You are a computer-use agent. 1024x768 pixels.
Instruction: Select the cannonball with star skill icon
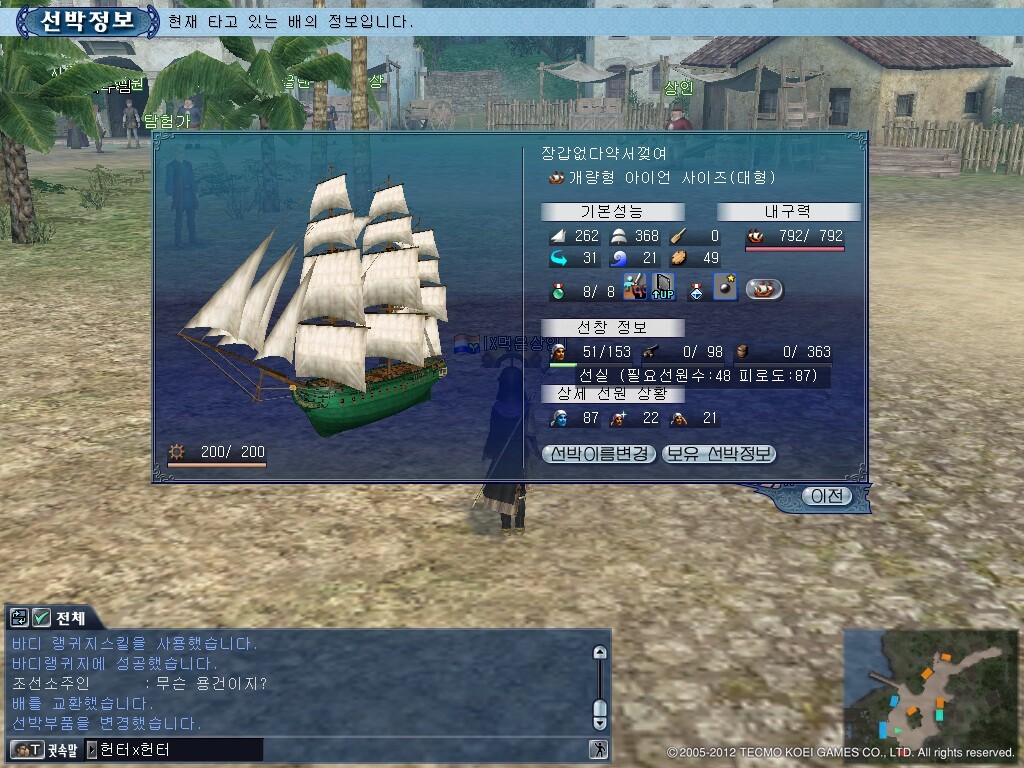[725, 290]
